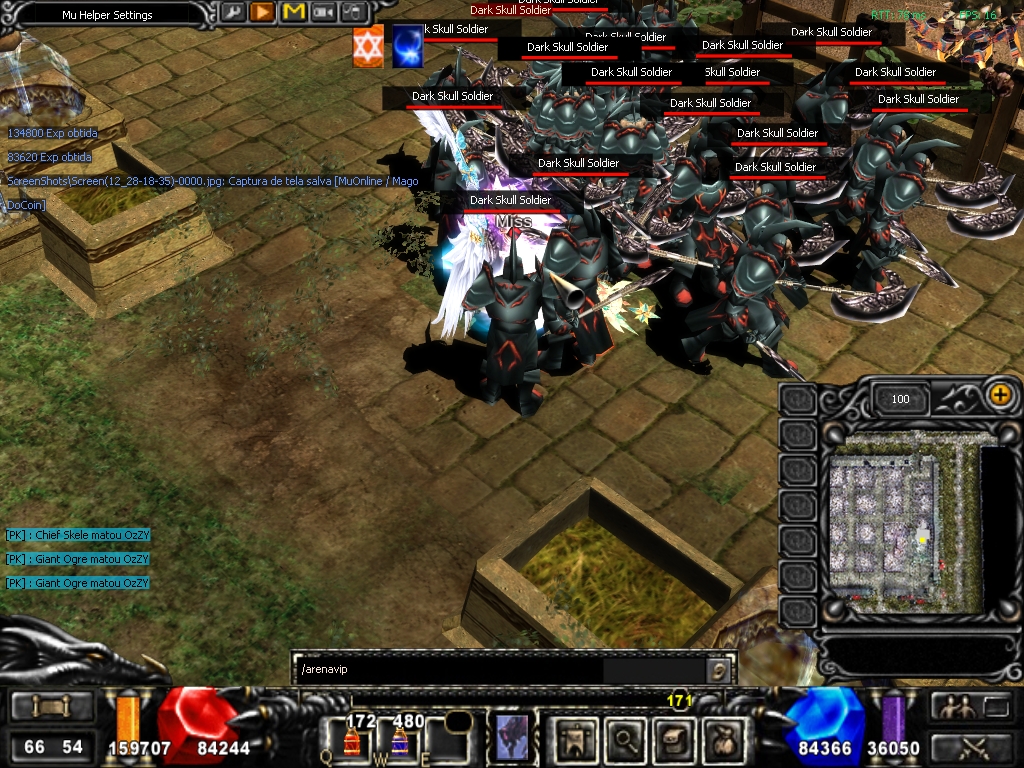Image resolution: width=1024 pixels, height=768 pixels.
Task: Open the Mu Helper wrench settings
Action: (x=232, y=13)
